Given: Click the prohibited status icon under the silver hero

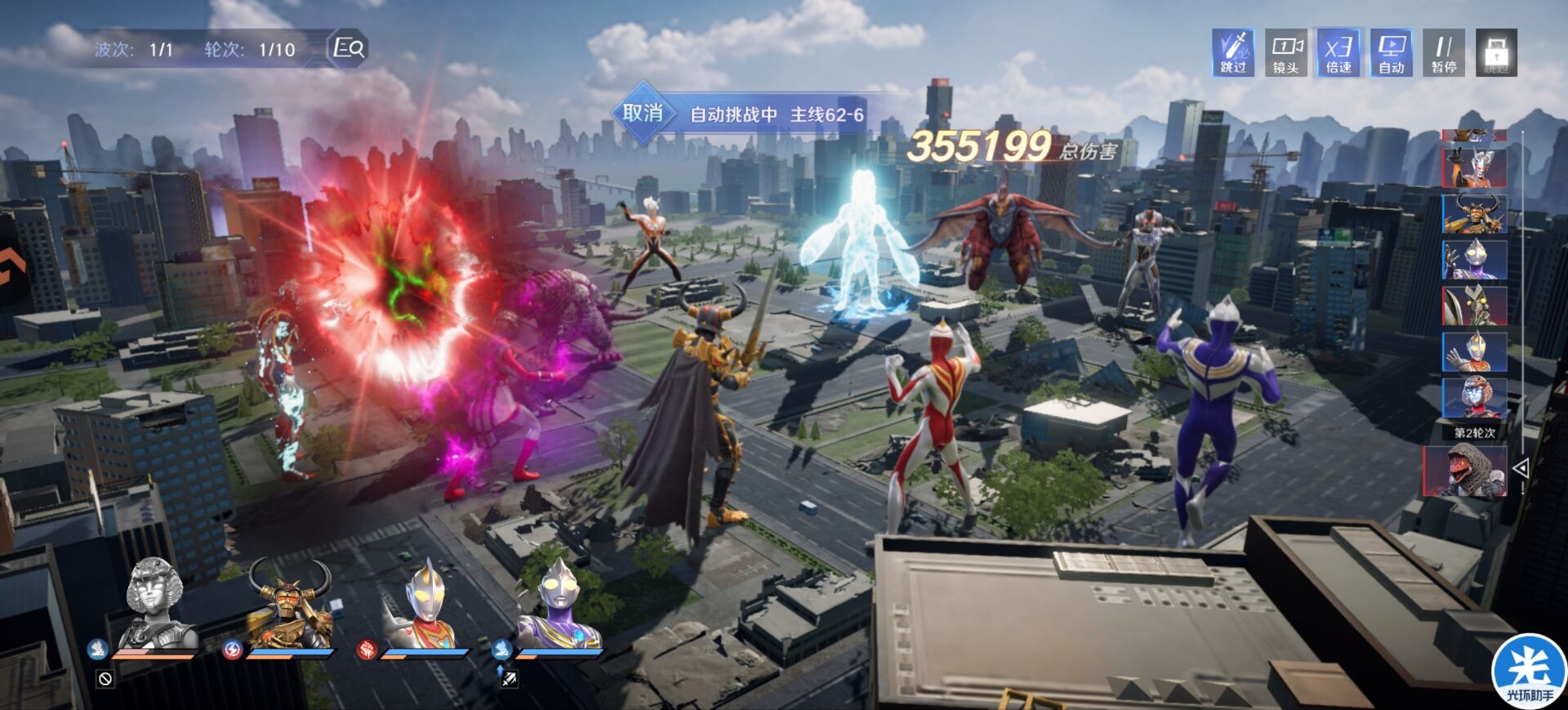Looking at the screenshot, I should [x=105, y=679].
